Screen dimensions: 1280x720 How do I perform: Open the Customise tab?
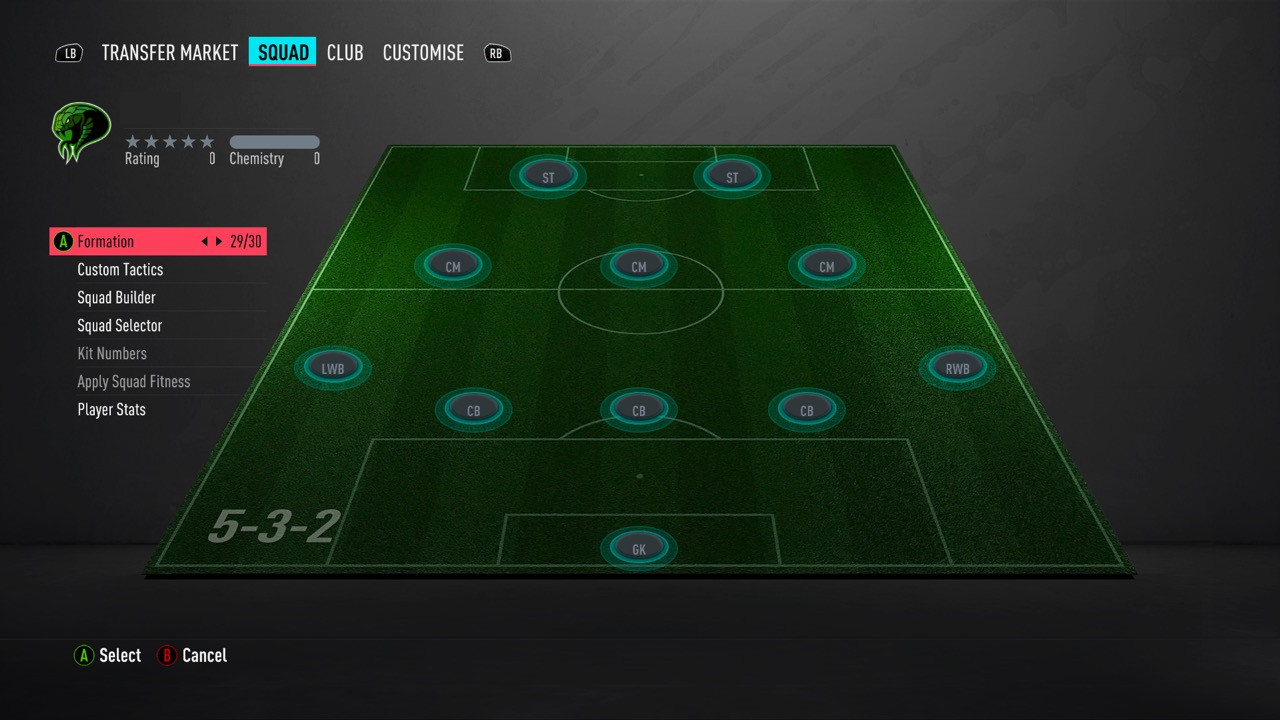tap(423, 52)
